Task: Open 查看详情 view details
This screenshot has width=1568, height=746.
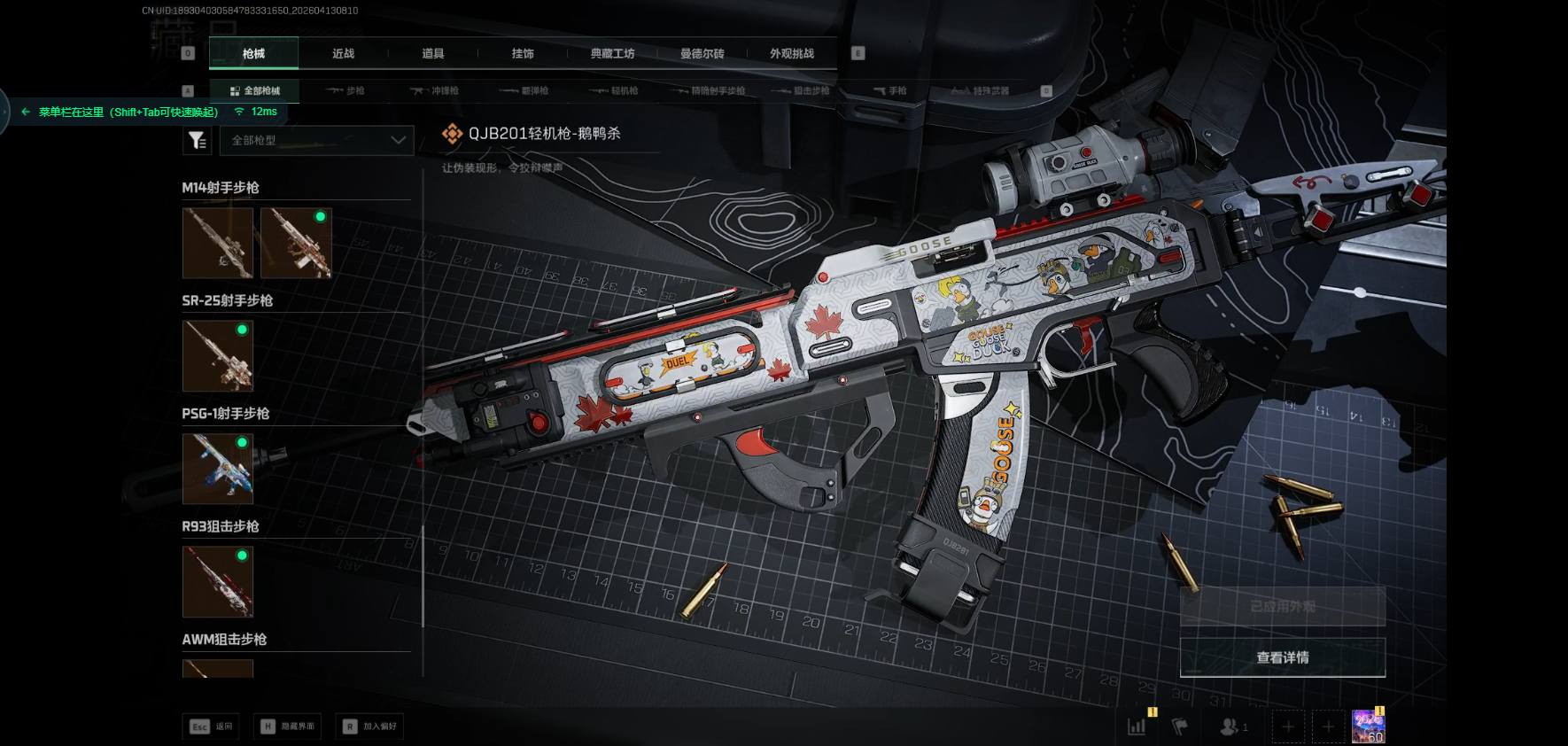Action: point(1282,657)
